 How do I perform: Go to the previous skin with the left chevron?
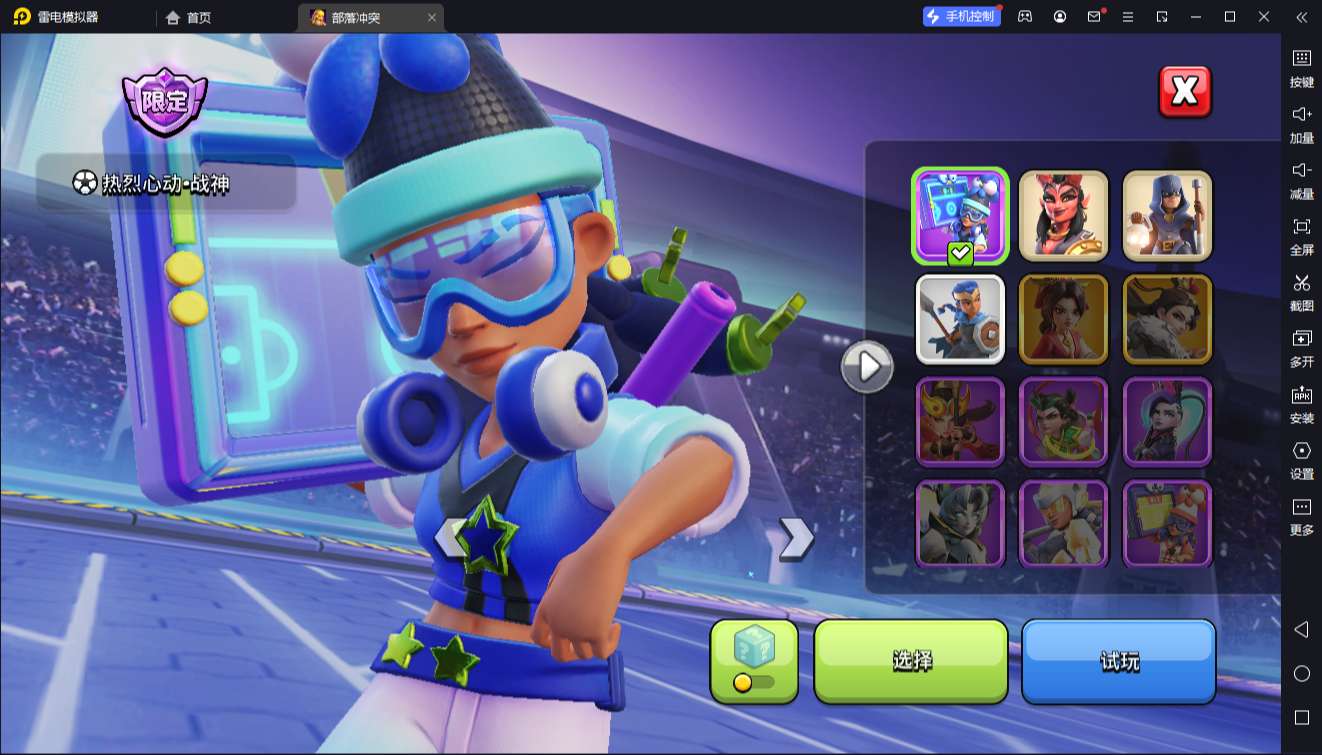(450, 538)
